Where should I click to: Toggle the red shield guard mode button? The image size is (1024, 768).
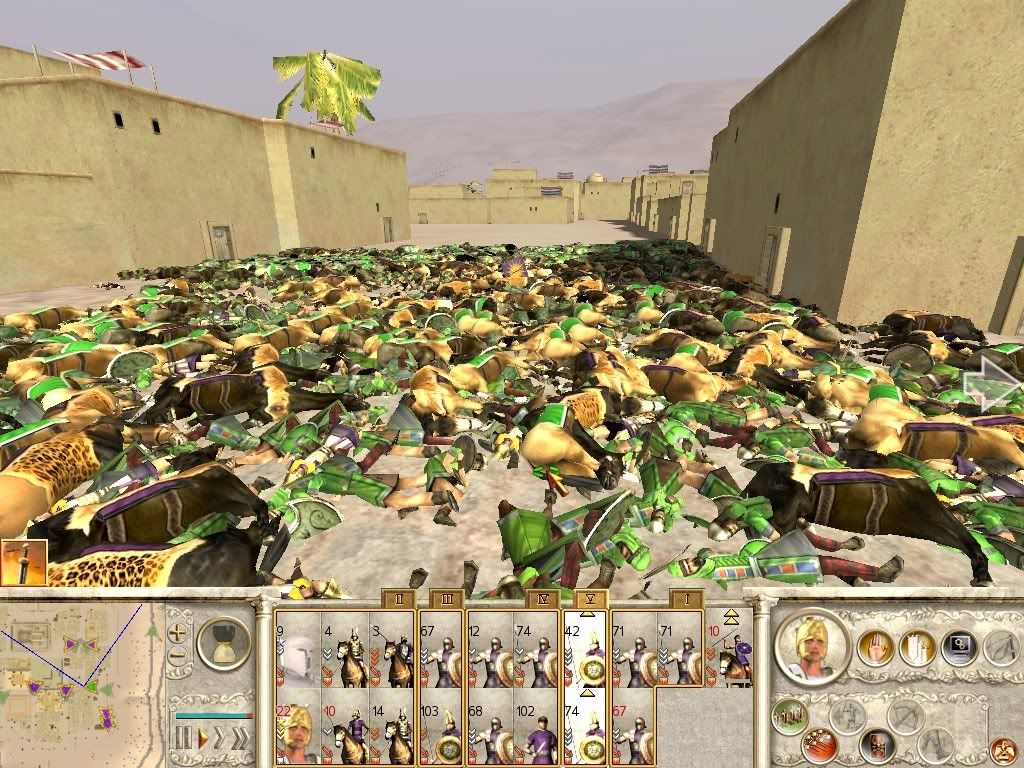[x=876, y=746]
